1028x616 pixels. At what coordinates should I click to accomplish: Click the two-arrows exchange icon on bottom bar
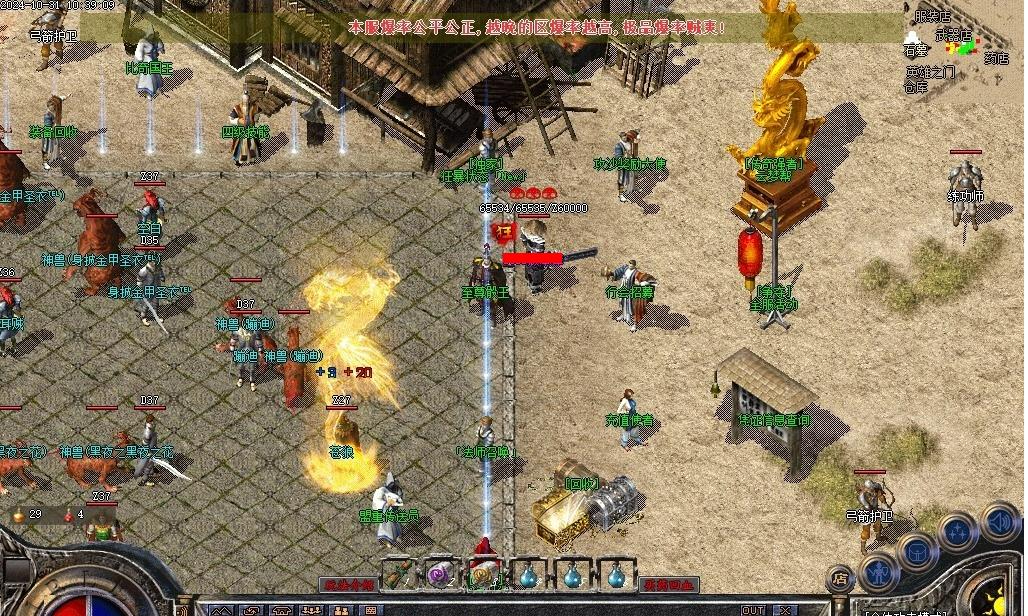pos(251,610)
